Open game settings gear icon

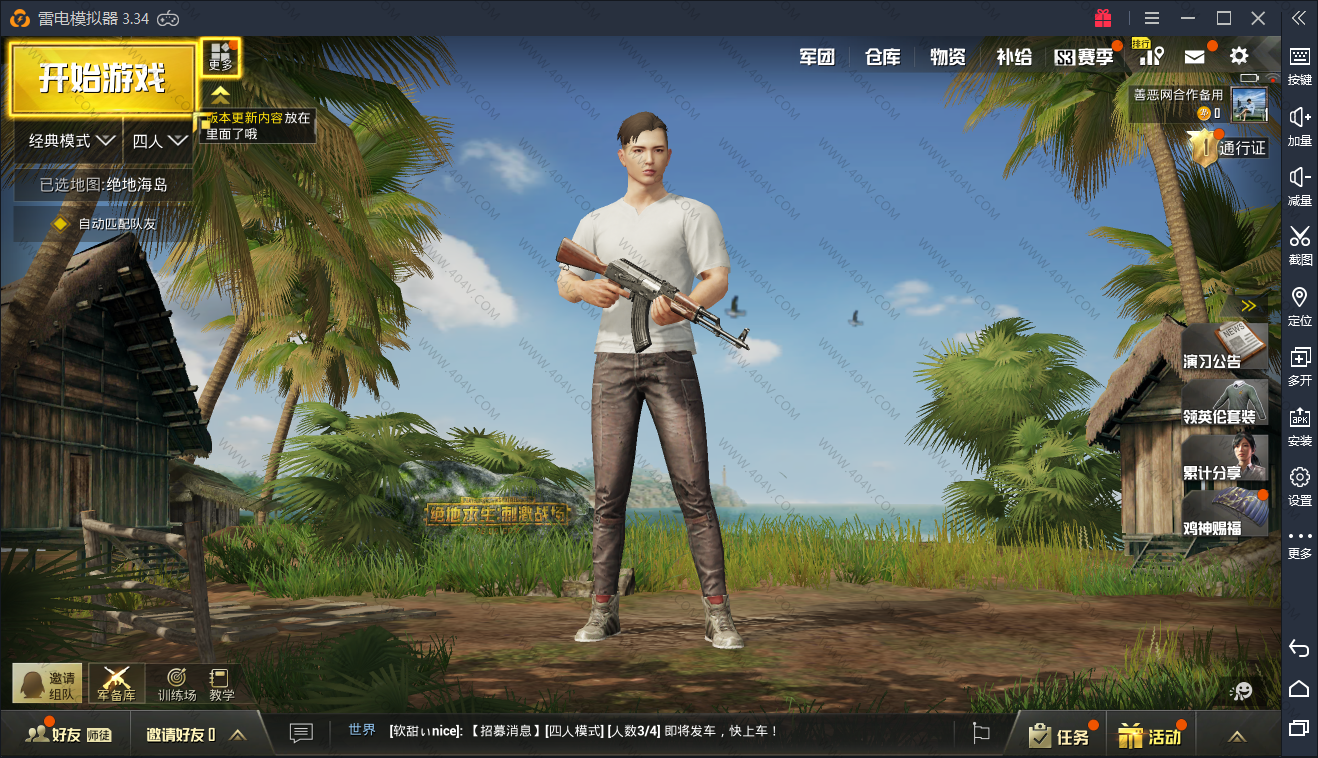[x=1239, y=56]
